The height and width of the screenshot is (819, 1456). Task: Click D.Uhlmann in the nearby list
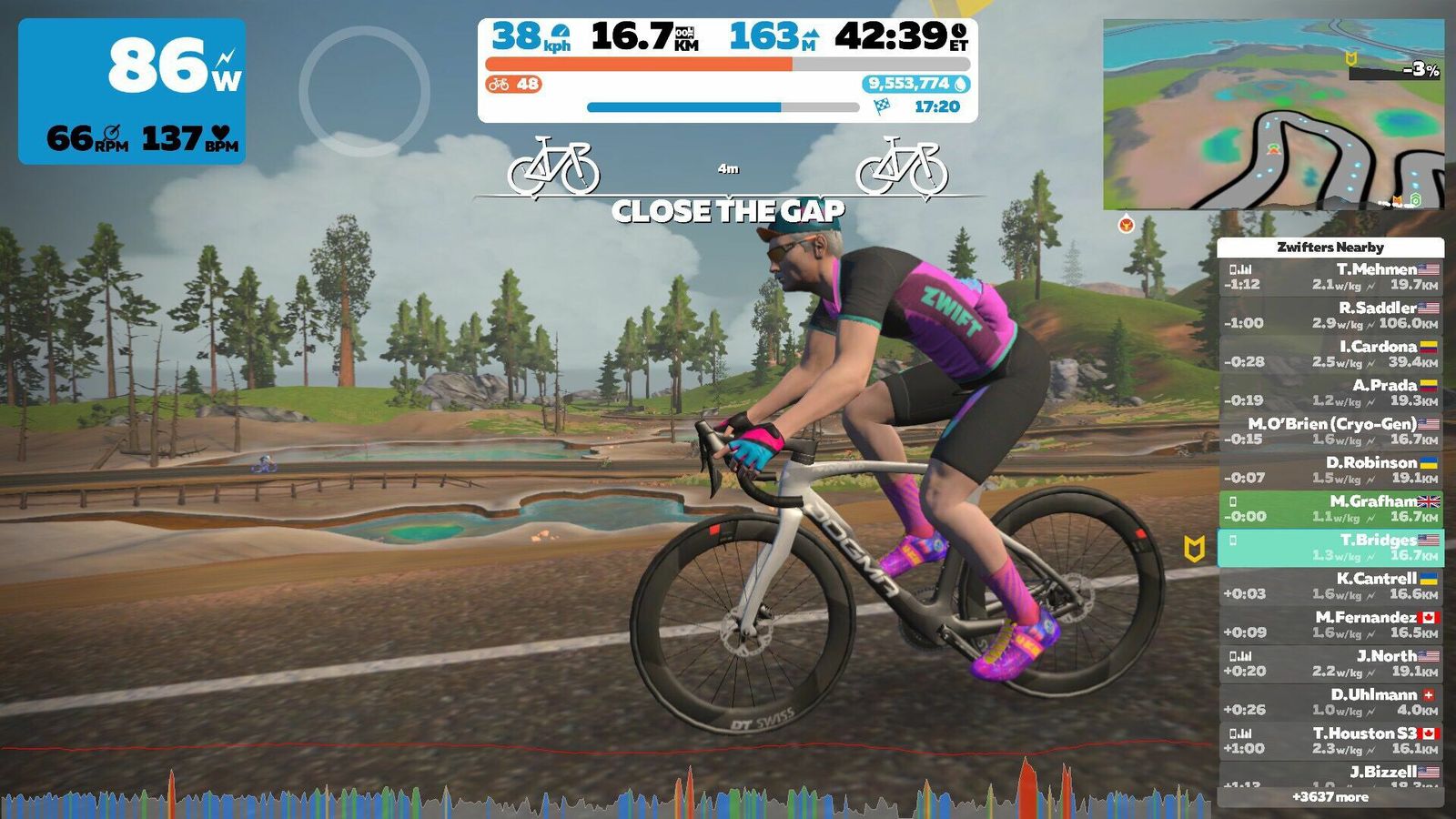pyautogui.click(x=1330, y=702)
